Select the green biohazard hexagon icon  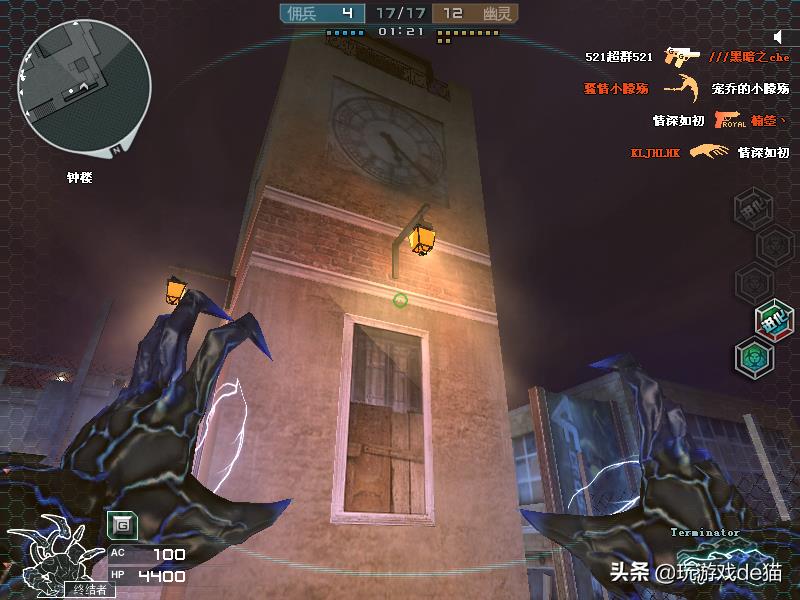(x=754, y=357)
